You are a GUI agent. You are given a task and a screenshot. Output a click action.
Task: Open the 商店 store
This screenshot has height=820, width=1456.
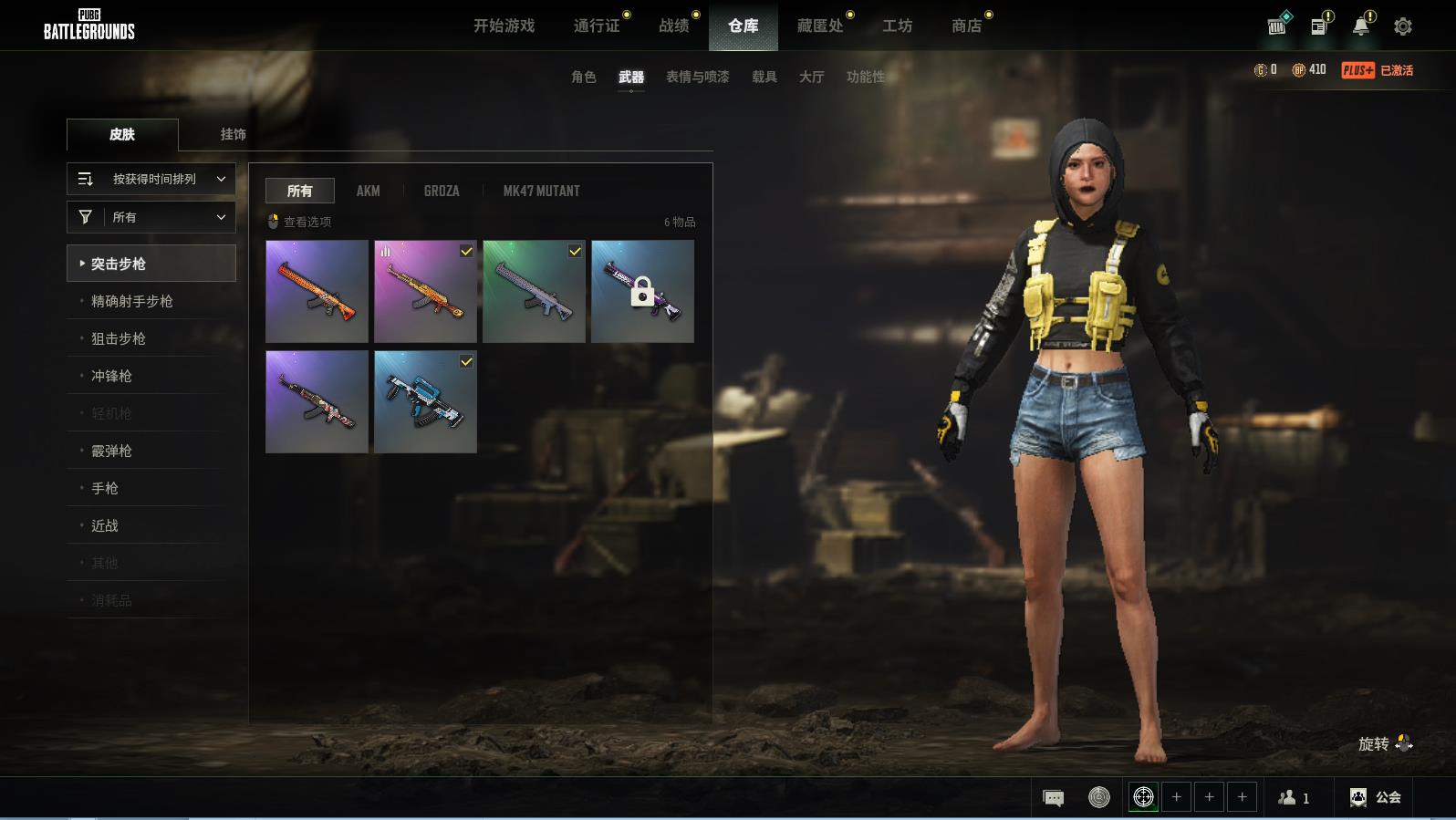pyautogui.click(x=966, y=26)
